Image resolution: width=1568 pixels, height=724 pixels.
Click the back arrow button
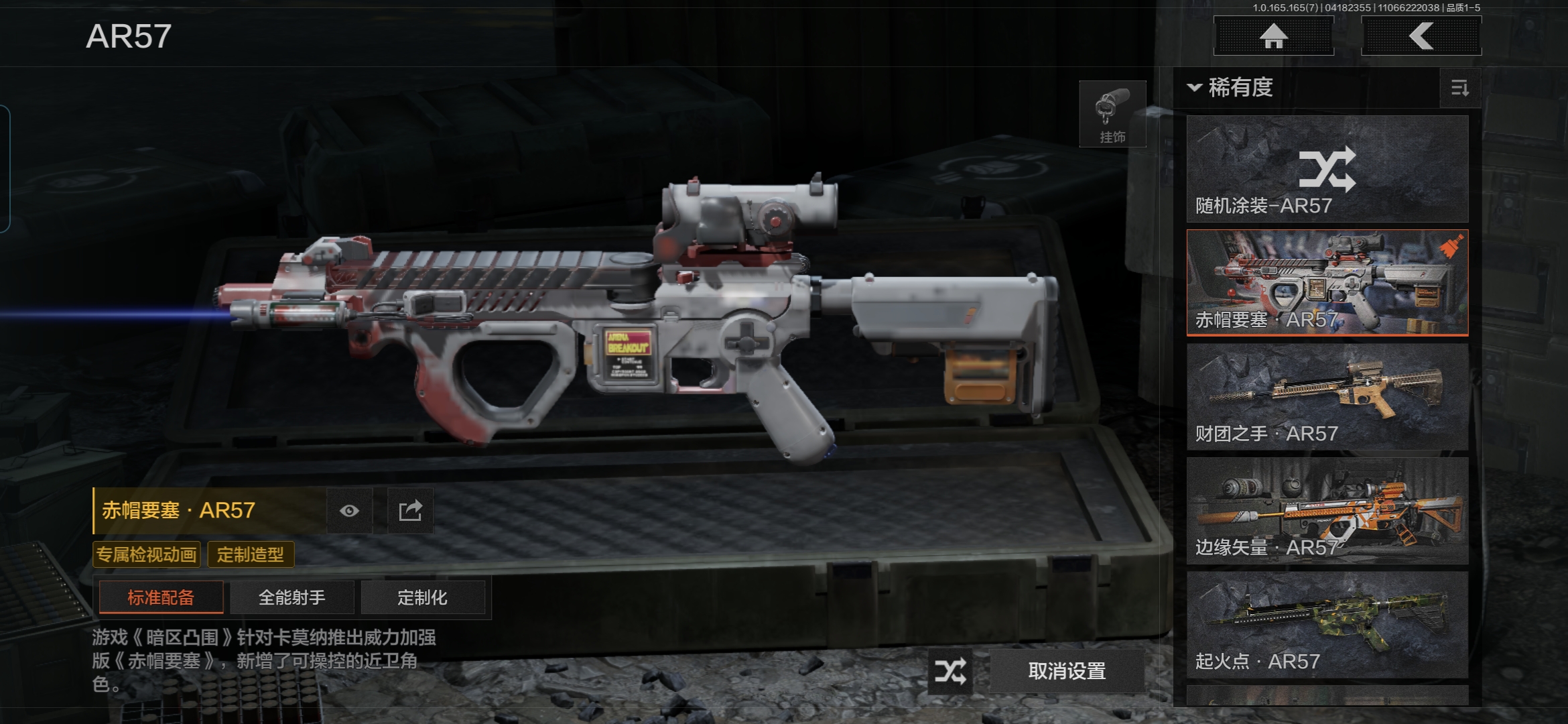(x=1421, y=36)
